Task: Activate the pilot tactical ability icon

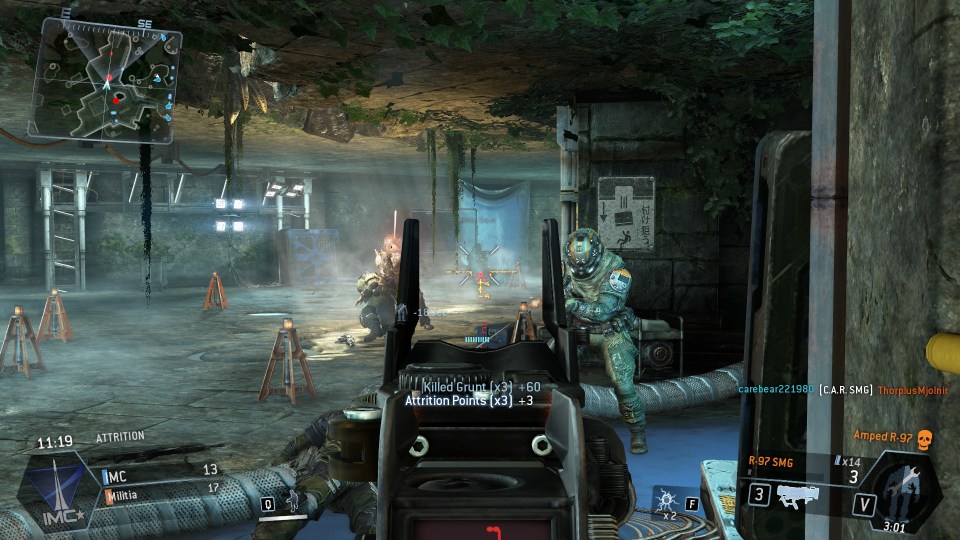Action: [x=293, y=503]
